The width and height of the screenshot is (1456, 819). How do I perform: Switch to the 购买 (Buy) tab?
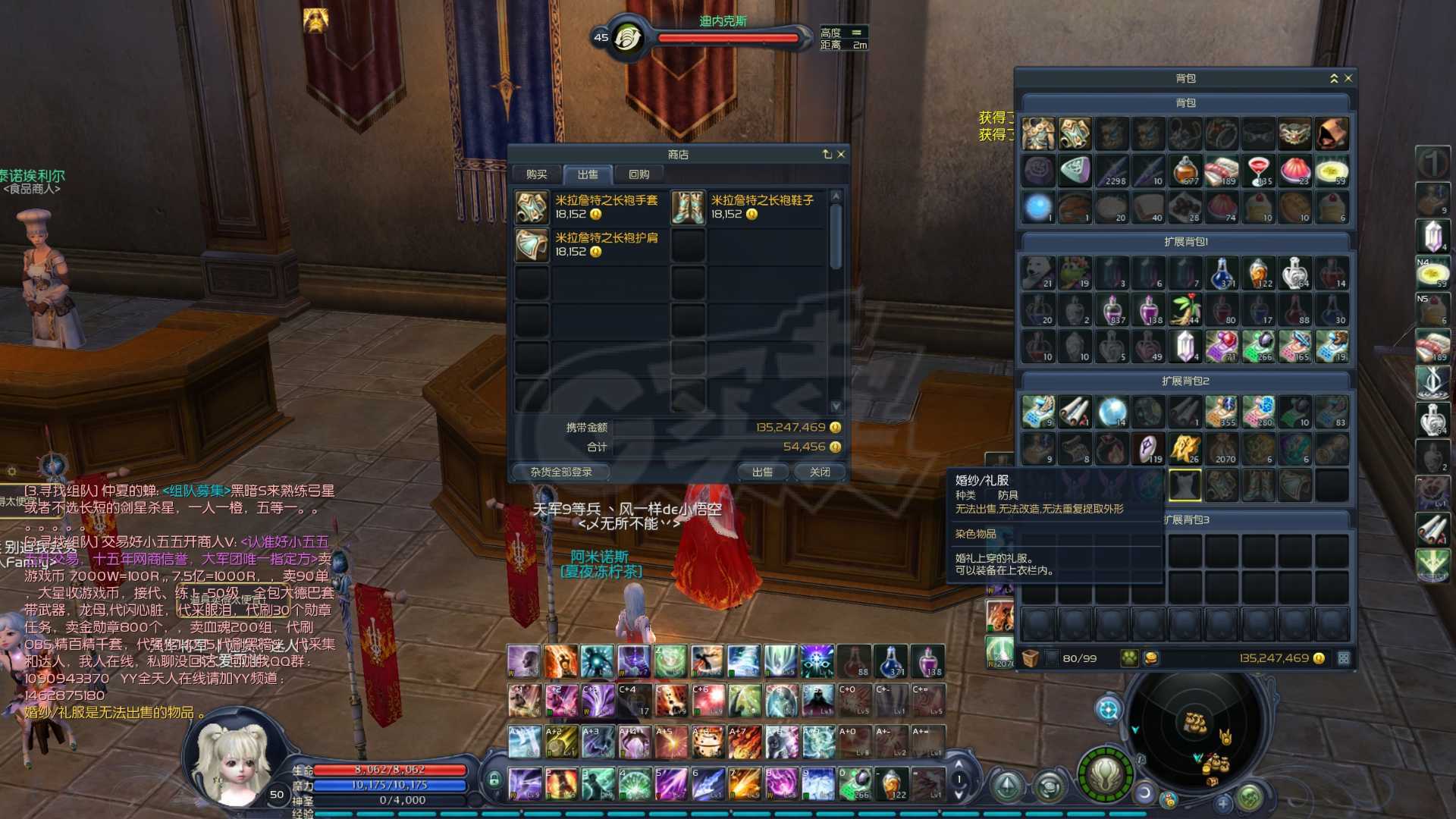coord(536,174)
